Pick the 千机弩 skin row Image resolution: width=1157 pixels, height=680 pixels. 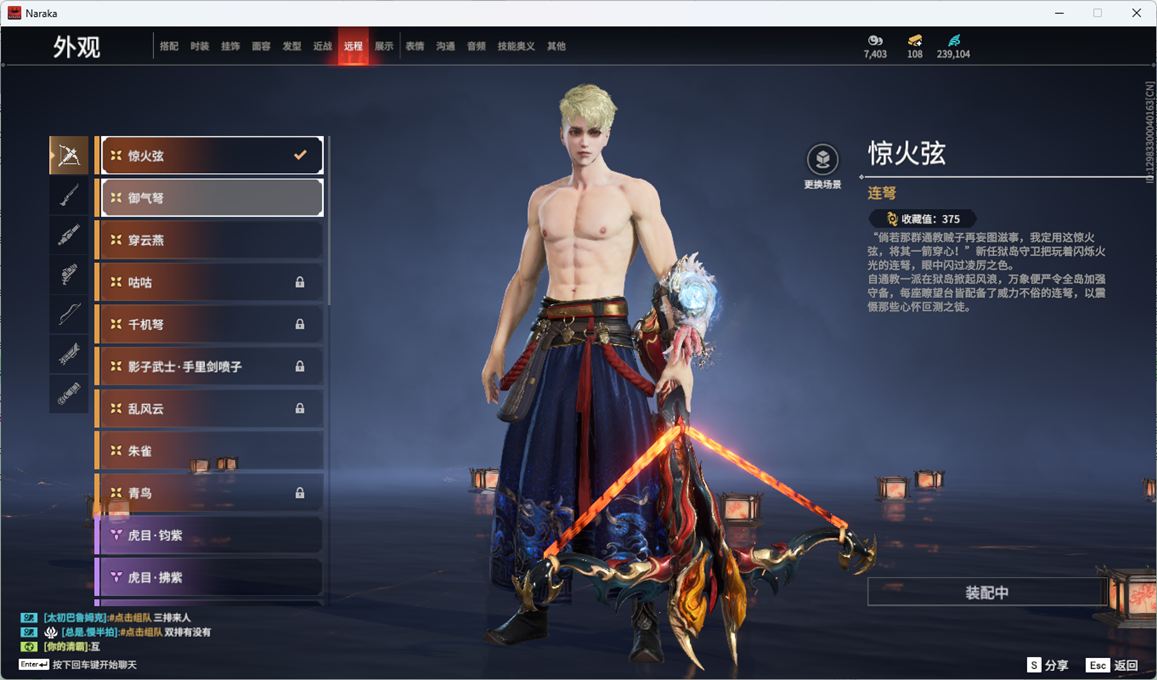click(x=212, y=324)
